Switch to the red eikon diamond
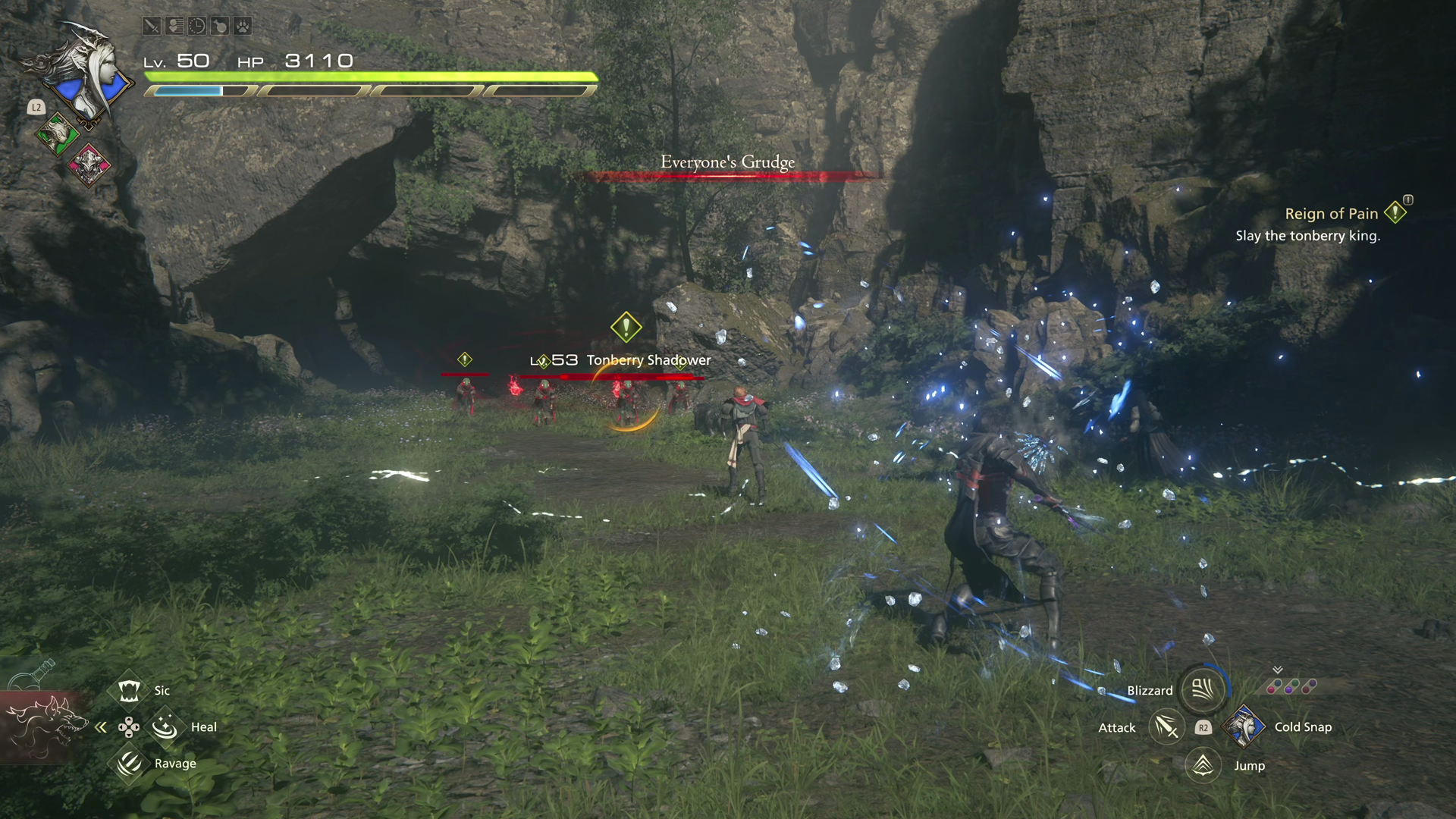Viewport: 1456px width, 819px height. [89, 164]
